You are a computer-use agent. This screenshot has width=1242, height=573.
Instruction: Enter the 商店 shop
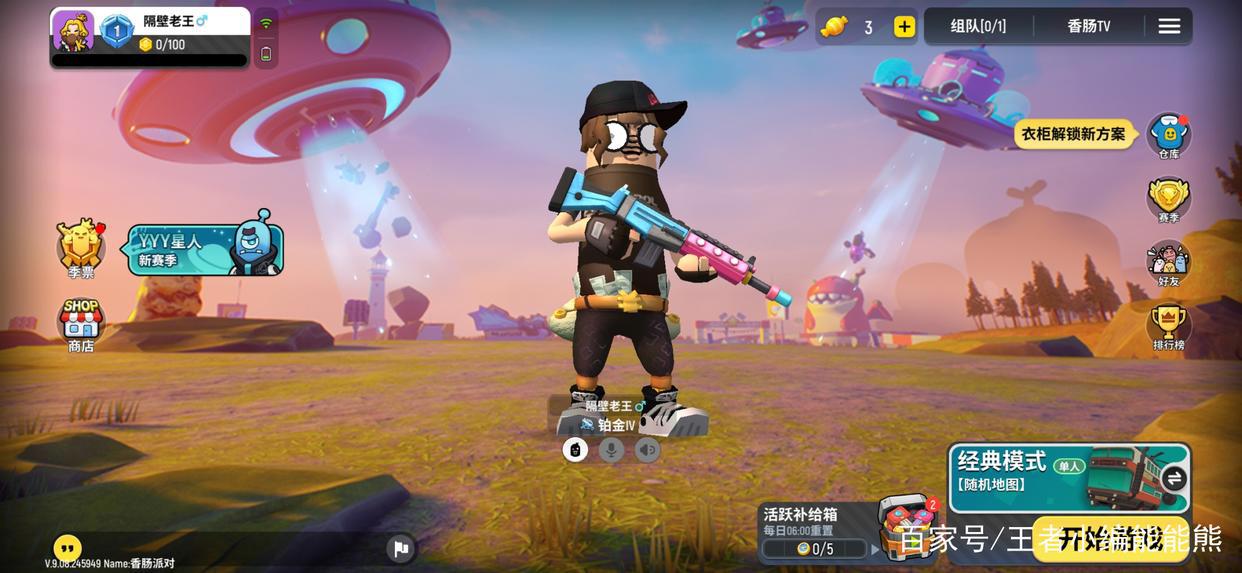pyautogui.click(x=81, y=325)
